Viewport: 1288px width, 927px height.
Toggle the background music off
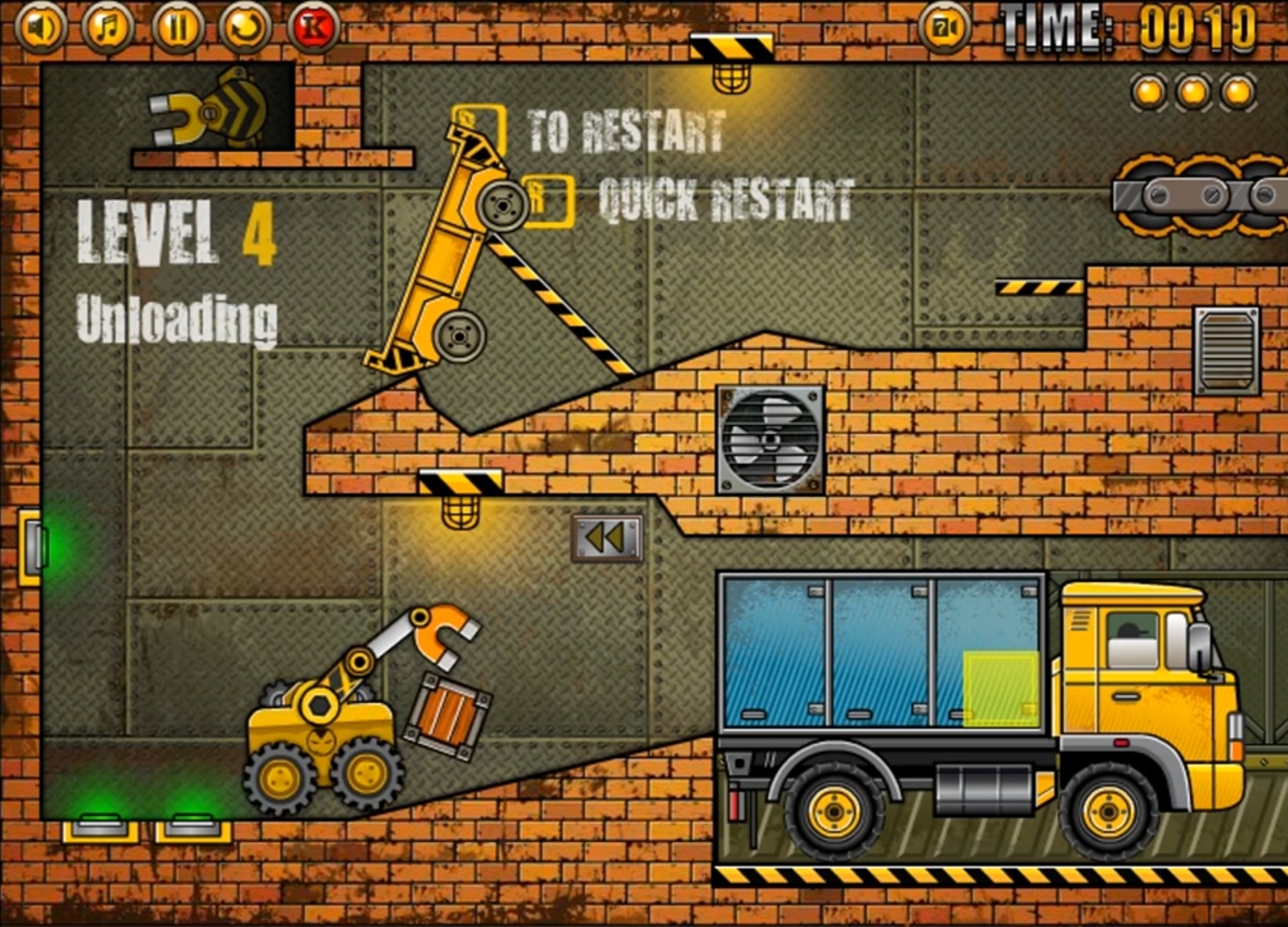(108, 26)
